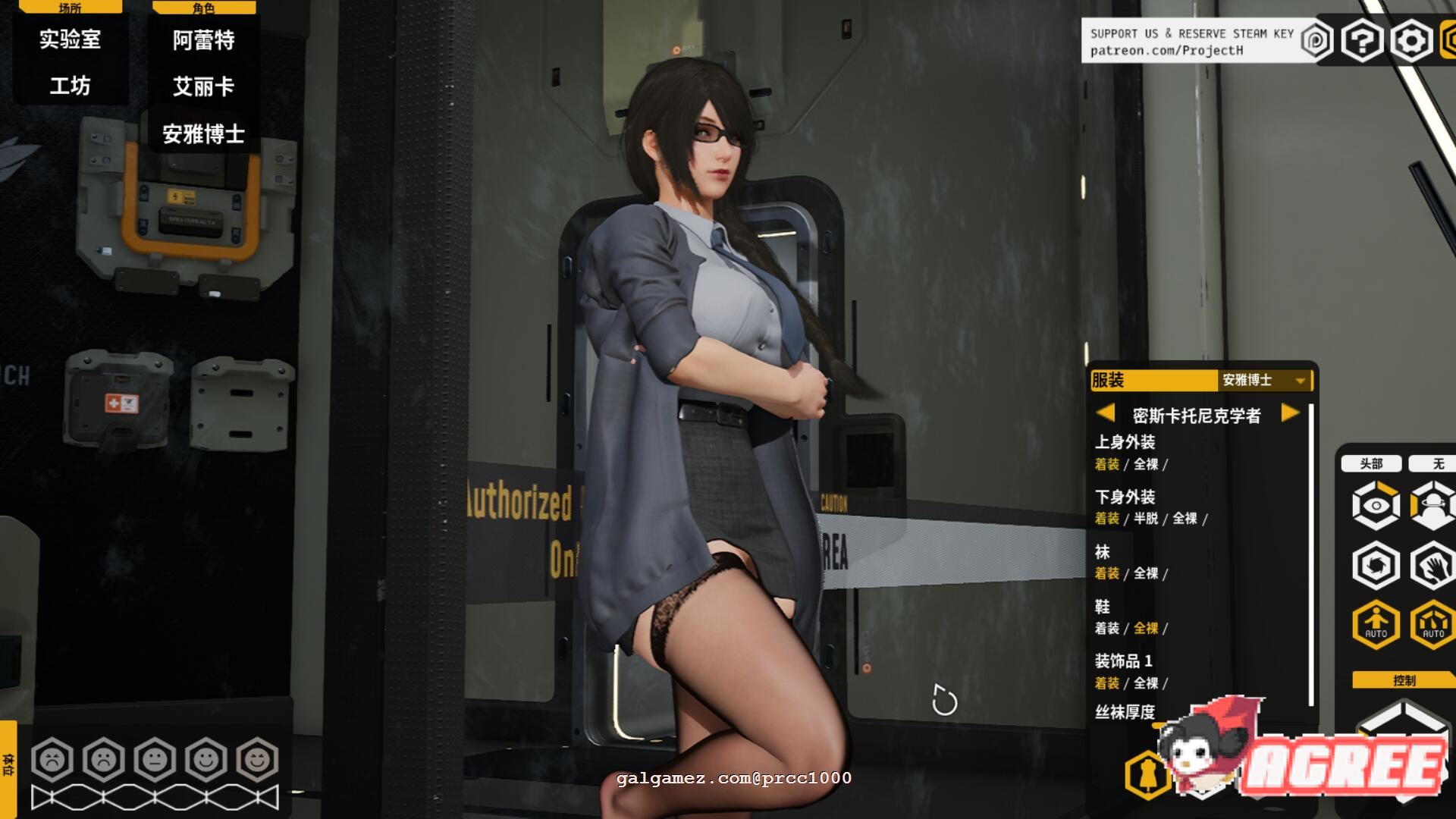The image size is (1456, 819).
Task: Open the Patreon support link icon
Action: click(1316, 40)
